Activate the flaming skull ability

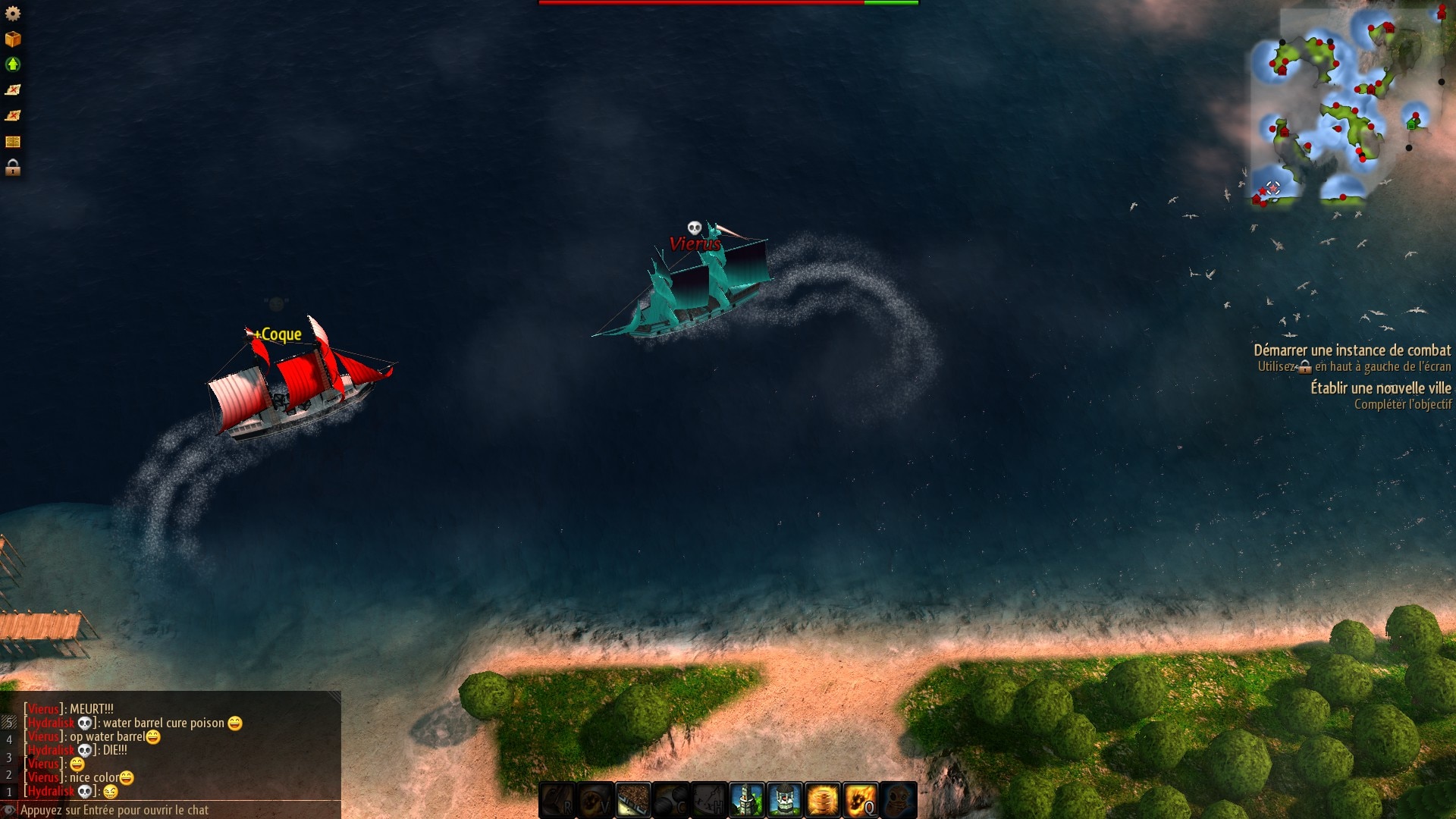point(861,800)
